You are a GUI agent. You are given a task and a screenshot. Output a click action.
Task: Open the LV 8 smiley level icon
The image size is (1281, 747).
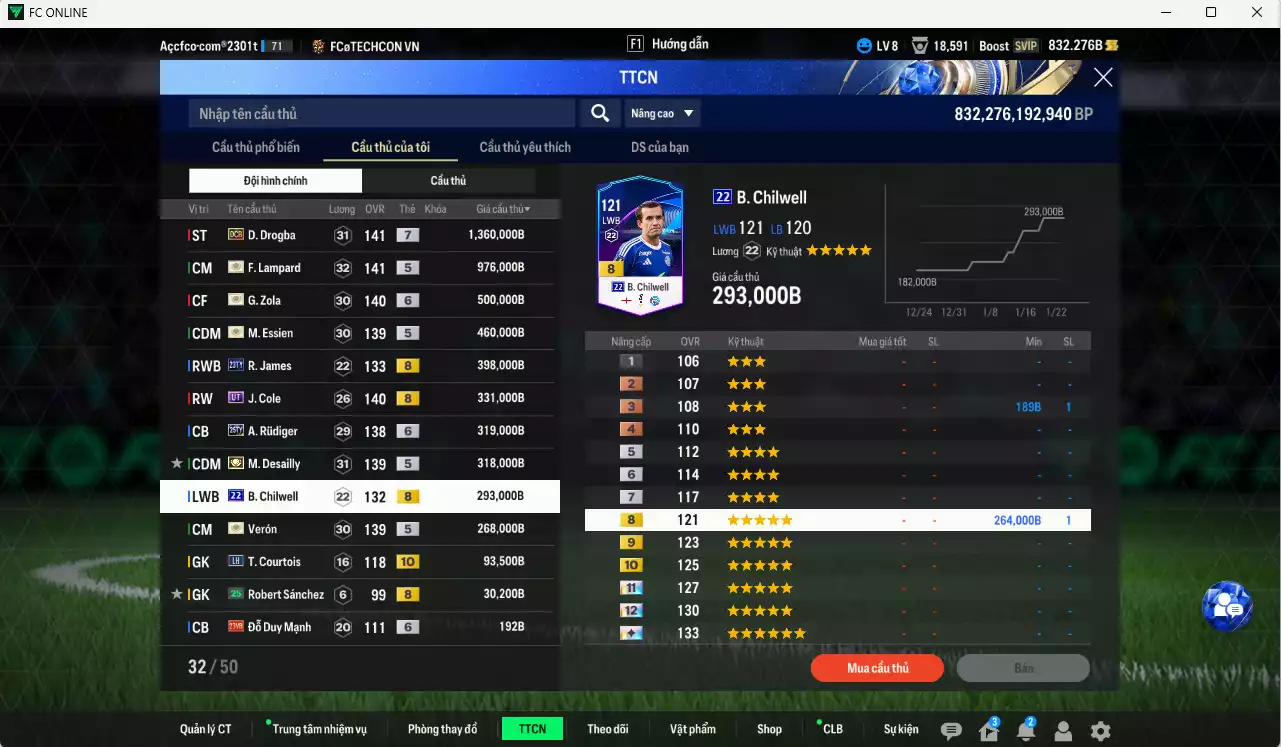[x=862, y=45]
